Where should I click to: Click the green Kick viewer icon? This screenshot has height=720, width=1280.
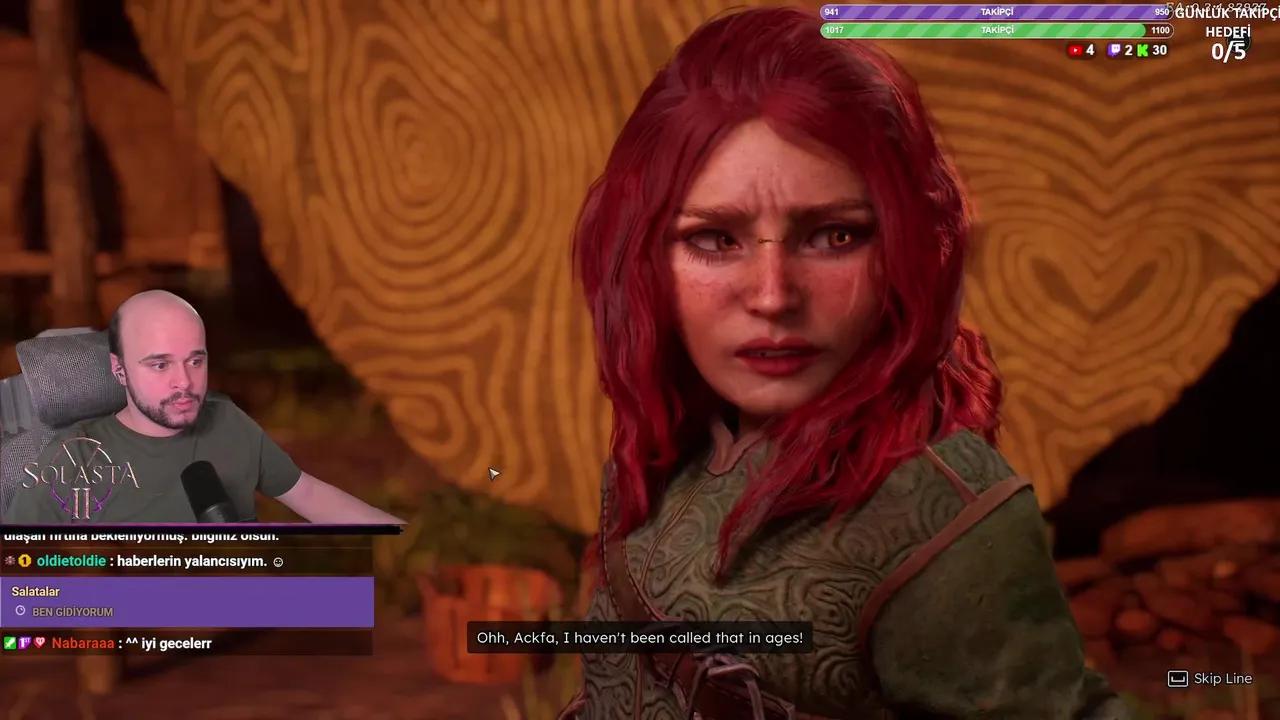1141,50
